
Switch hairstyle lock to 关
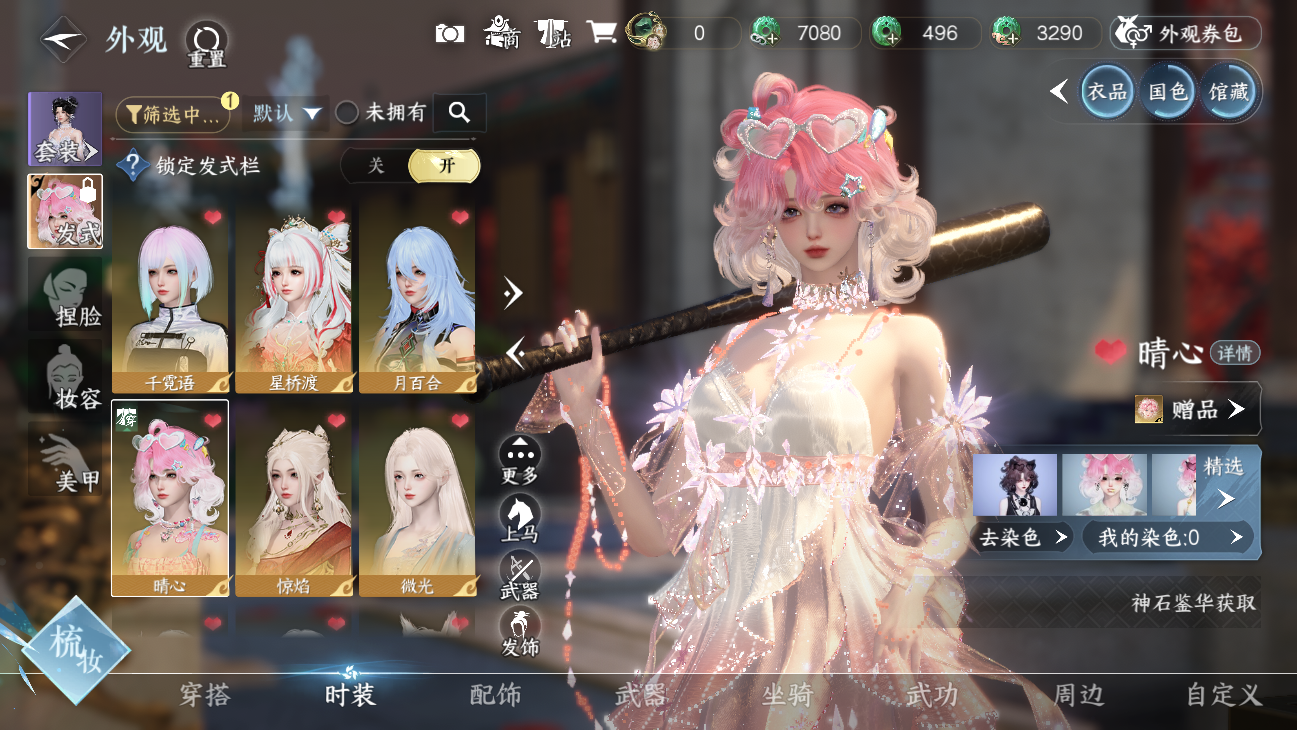click(x=376, y=166)
